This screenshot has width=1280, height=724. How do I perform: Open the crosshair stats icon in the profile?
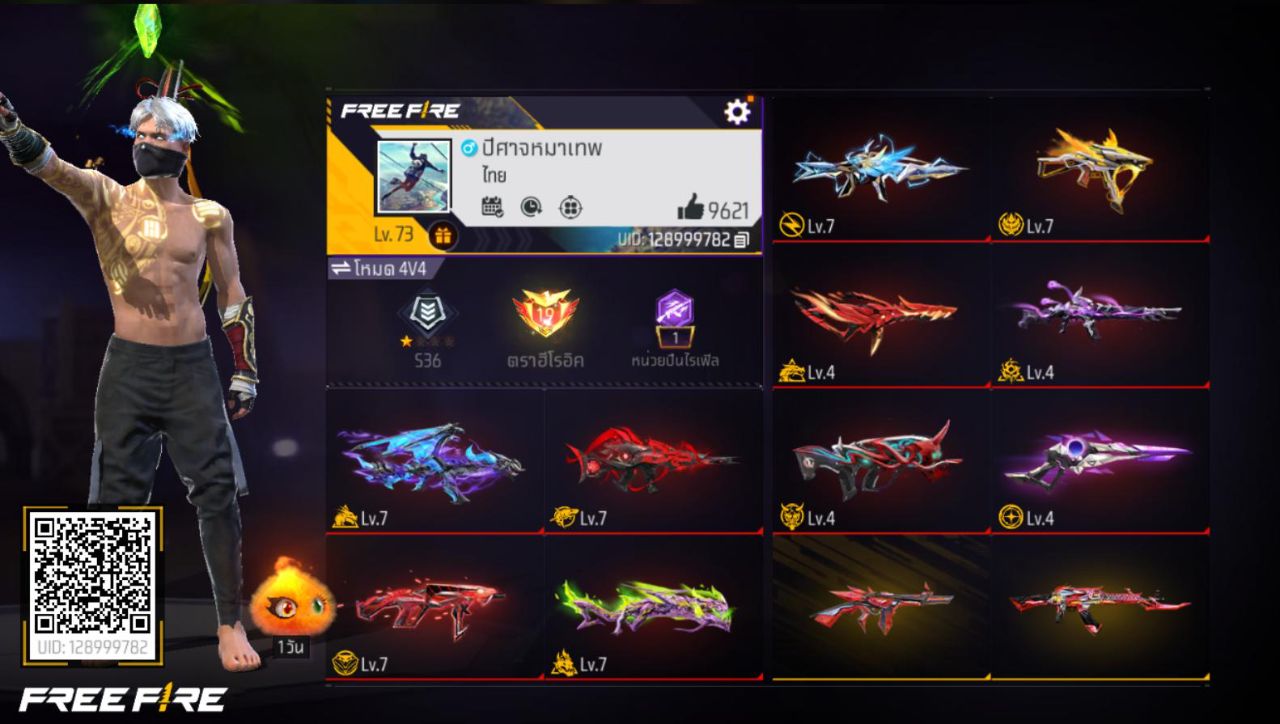(568, 208)
